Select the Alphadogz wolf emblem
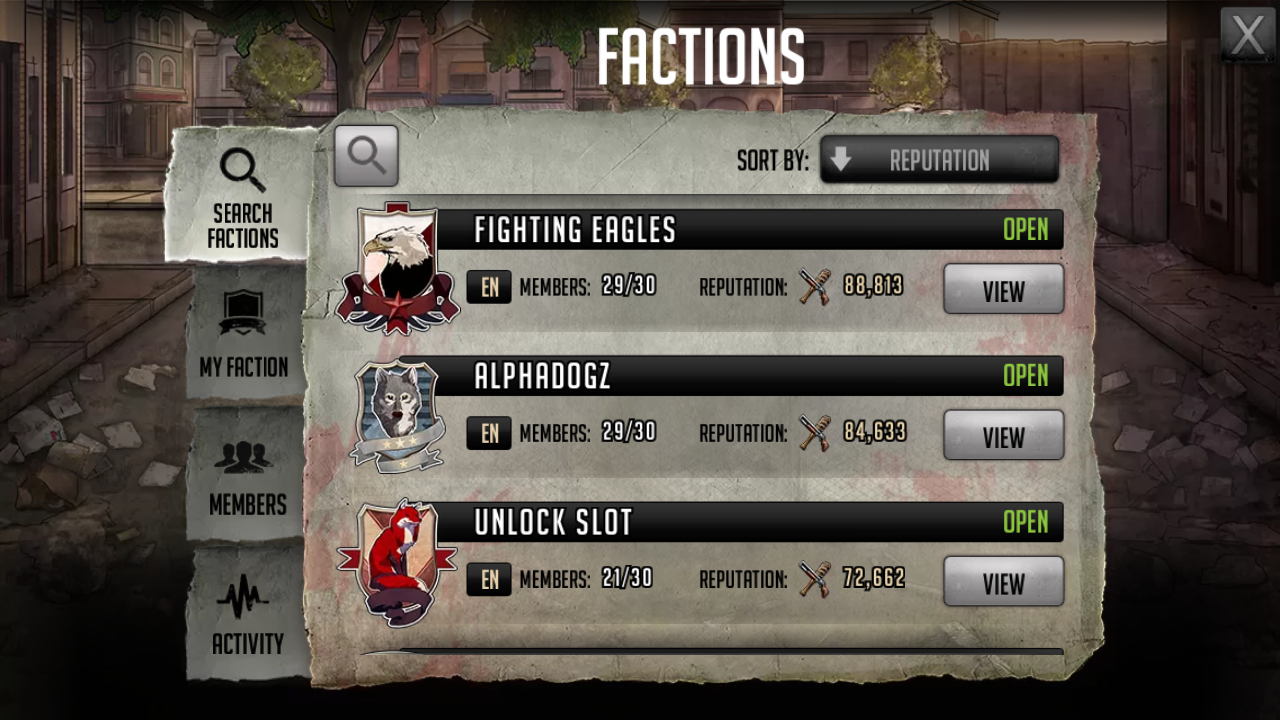The height and width of the screenshot is (720, 1280). (x=397, y=414)
